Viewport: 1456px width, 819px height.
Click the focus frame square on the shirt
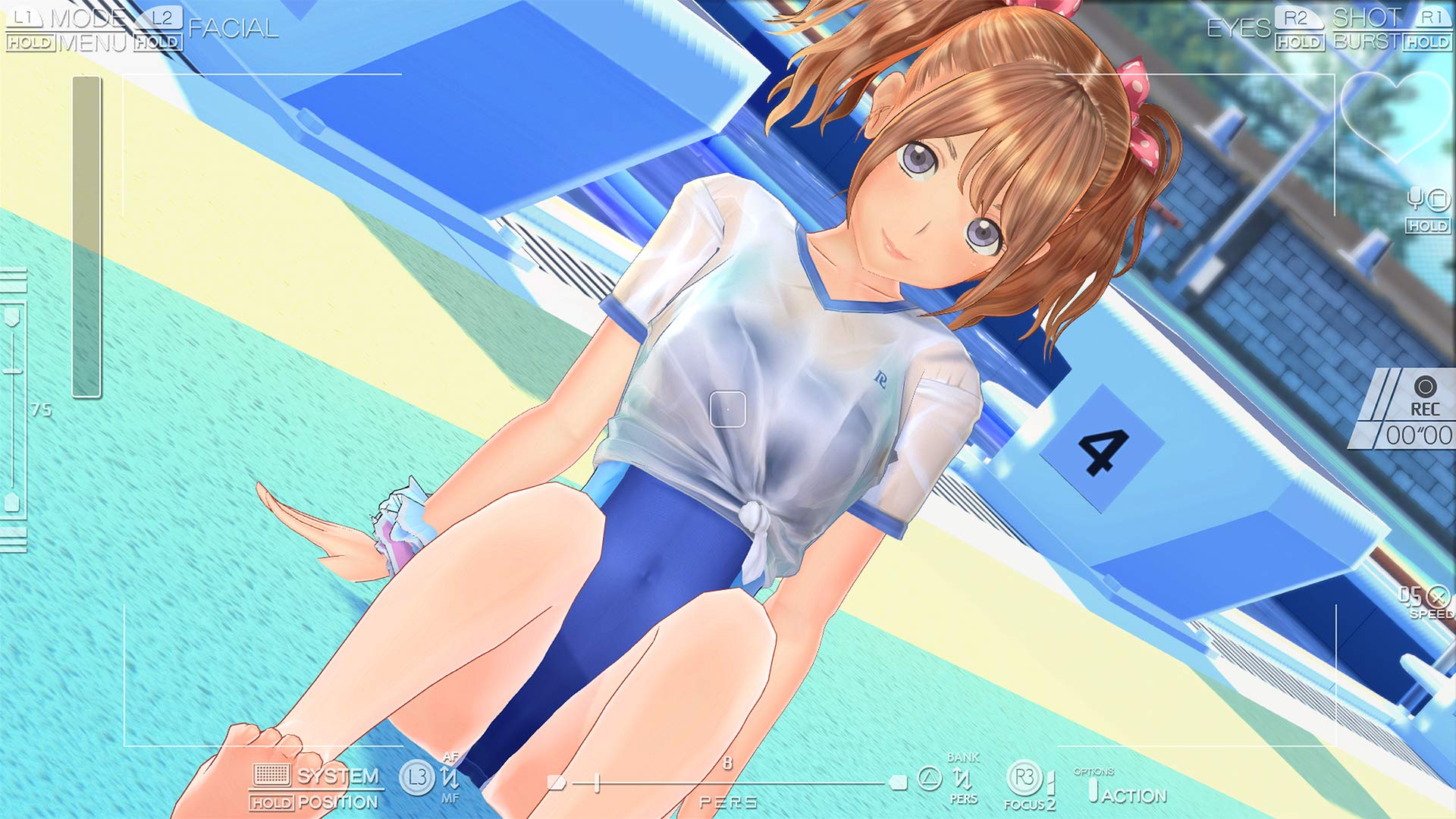click(726, 410)
